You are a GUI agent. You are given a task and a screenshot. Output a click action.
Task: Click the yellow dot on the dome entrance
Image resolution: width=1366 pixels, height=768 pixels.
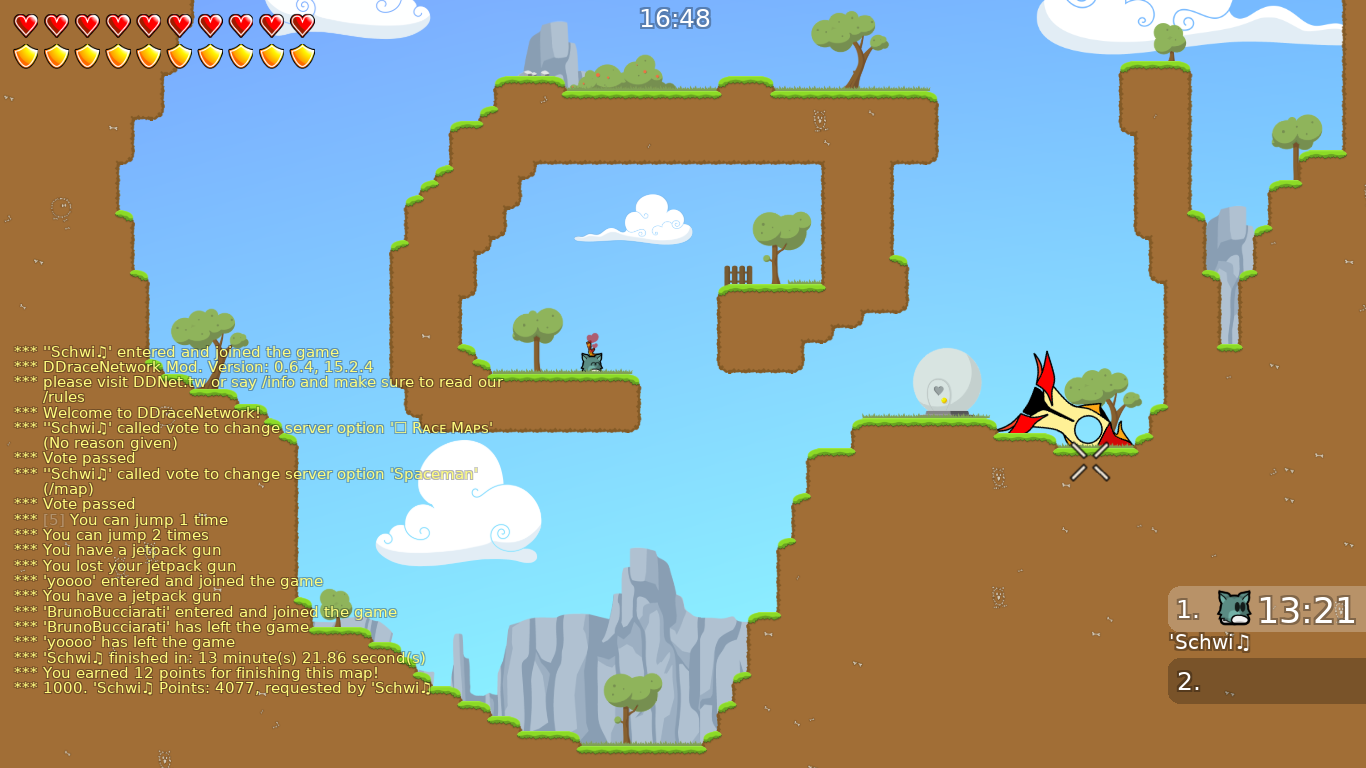[943, 398]
